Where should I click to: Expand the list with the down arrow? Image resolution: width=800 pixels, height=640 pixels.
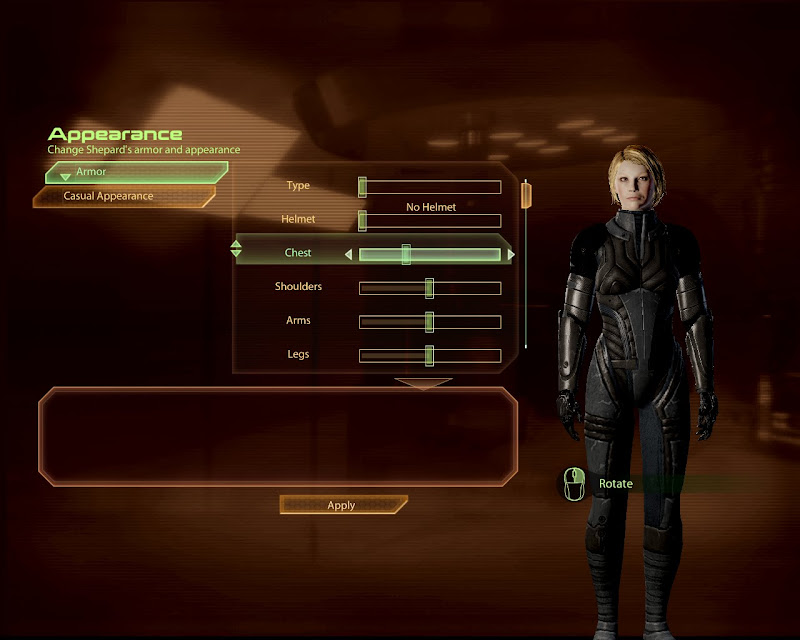coord(424,382)
